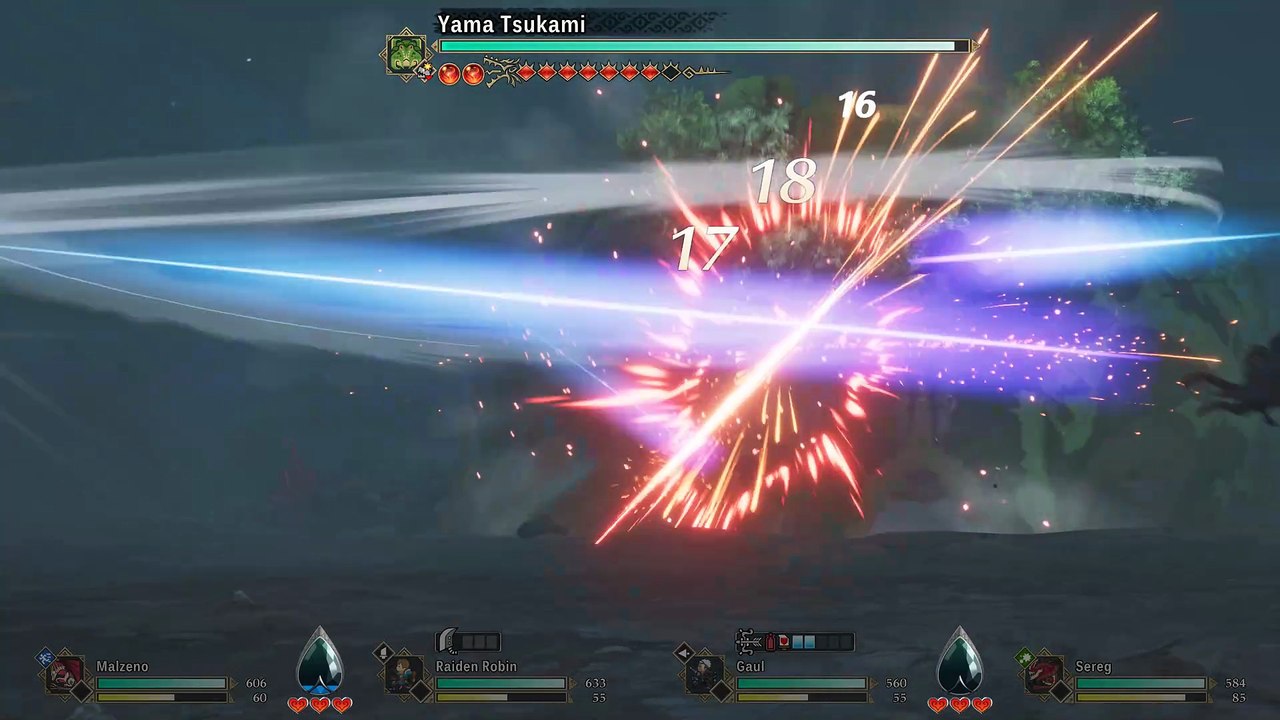Click the teardrop gem next to Sereg
Screen dimensions: 1280x720
pos(959,662)
